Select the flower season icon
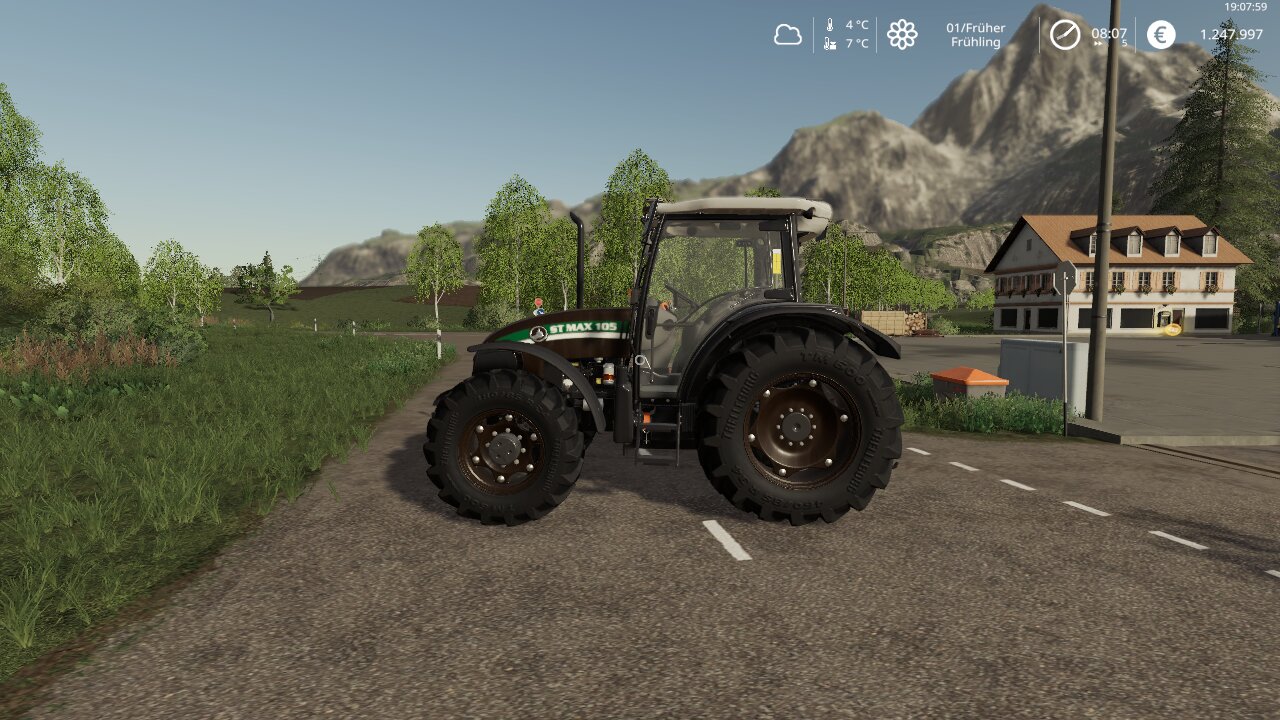Viewport: 1280px width, 720px height. (x=902, y=35)
